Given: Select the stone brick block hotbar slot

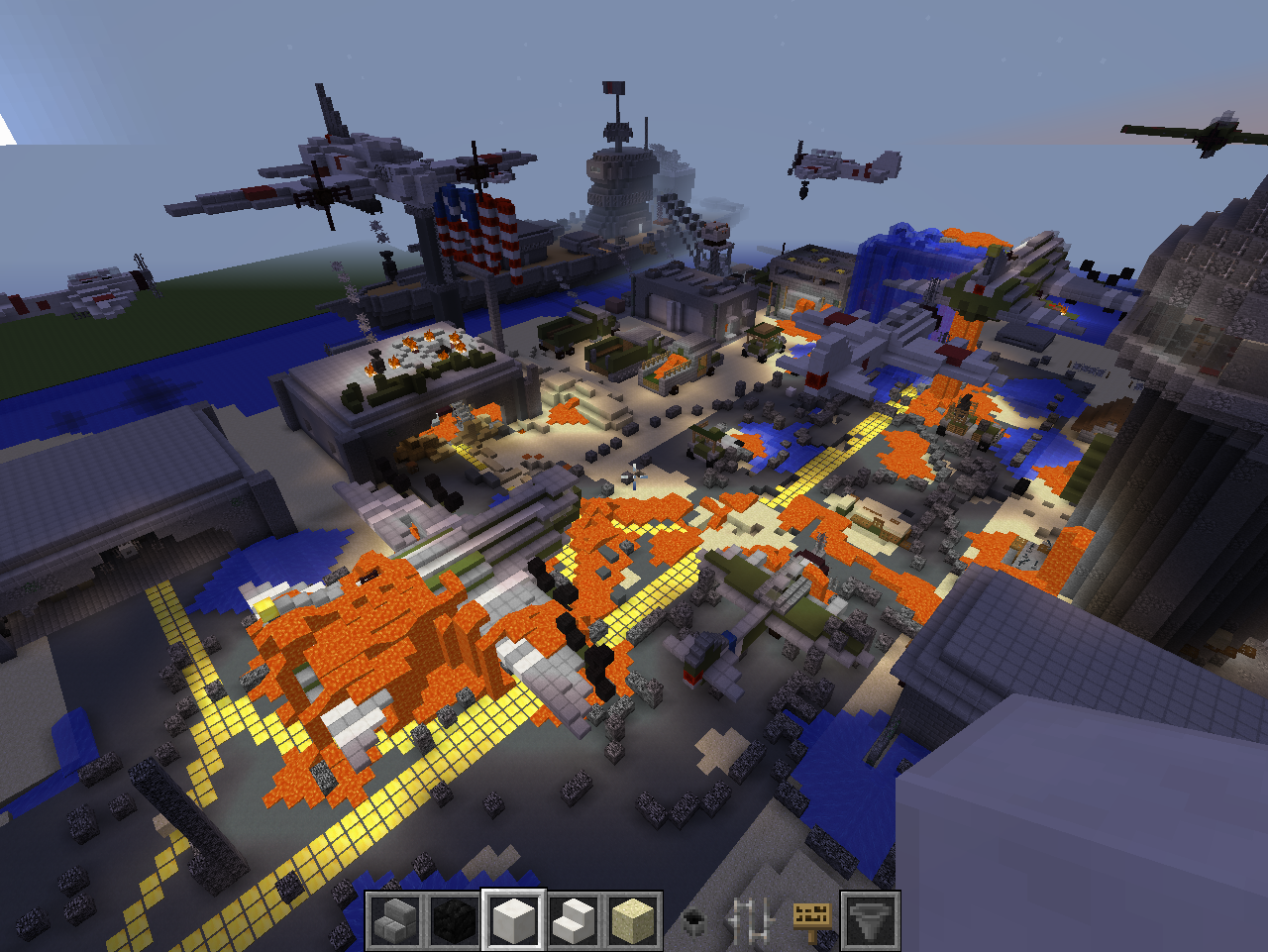Looking at the screenshot, I should [395, 920].
